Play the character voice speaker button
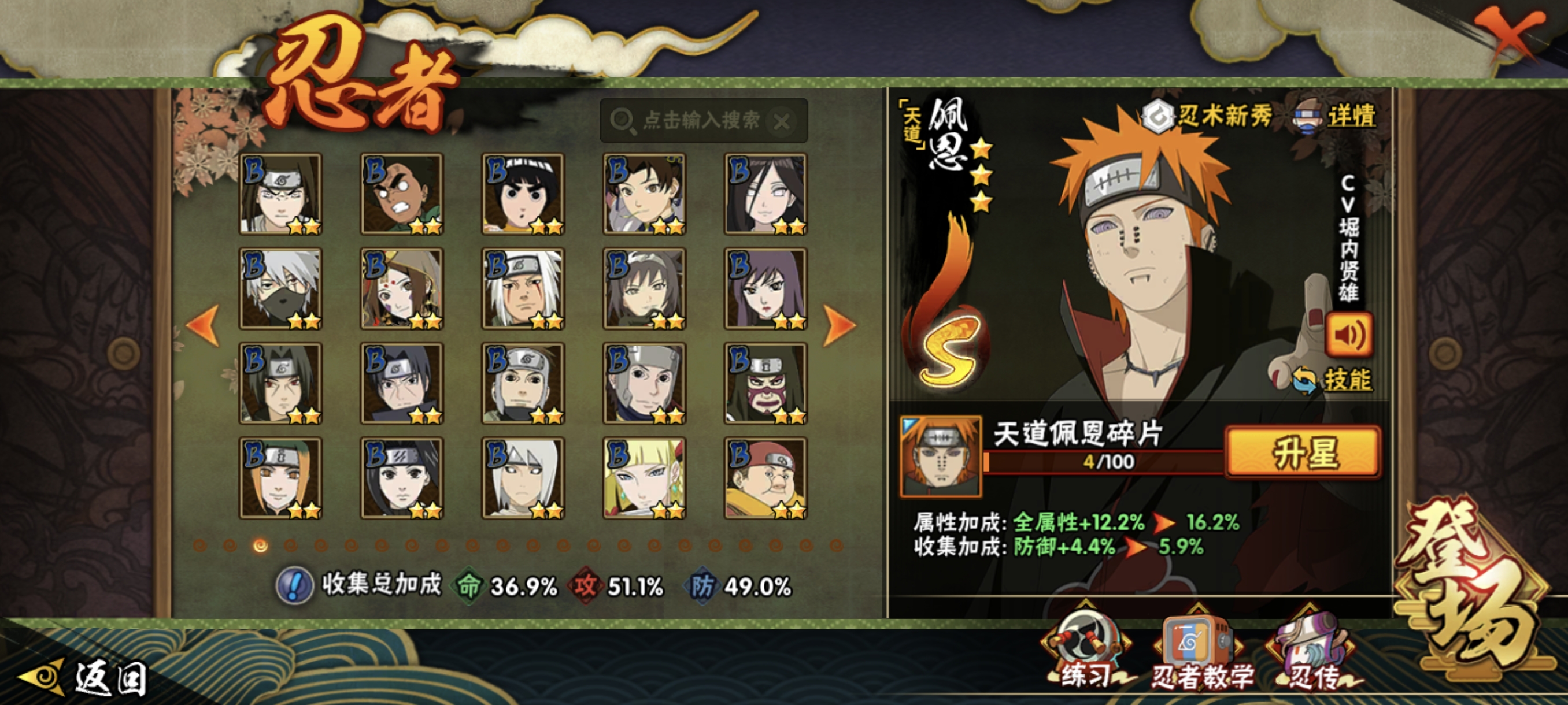This screenshot has width=1568, height=705. click(x=1349, y=335)
